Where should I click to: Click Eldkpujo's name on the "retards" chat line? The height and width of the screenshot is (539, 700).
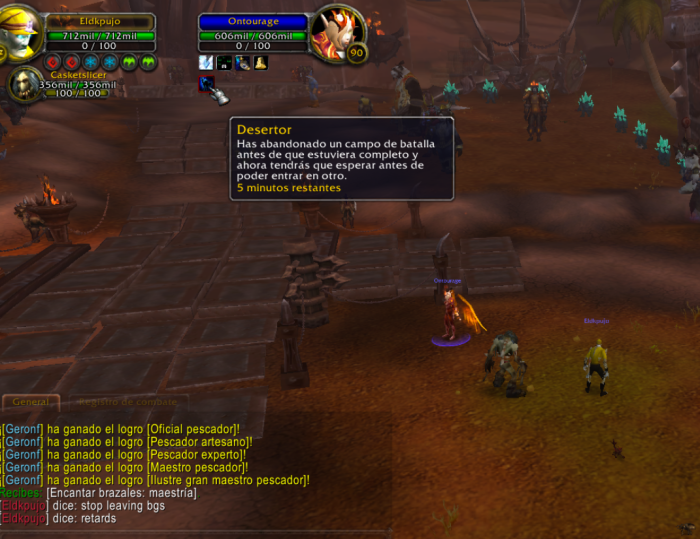(24, 519)
